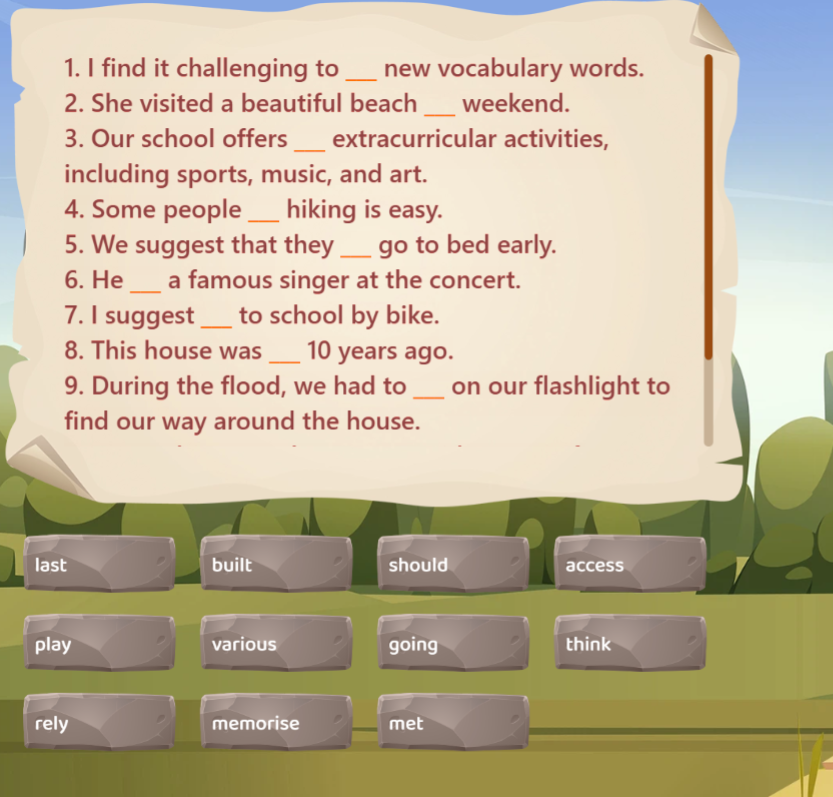
Task: Select the blank before 'to school by bike'
Action: 216,319
